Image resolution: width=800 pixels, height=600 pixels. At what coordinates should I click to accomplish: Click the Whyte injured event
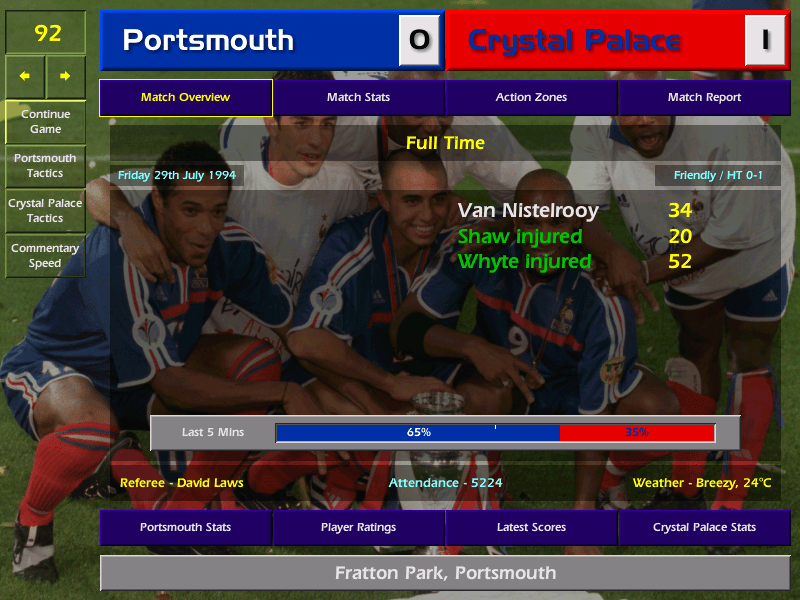(525, 262)
